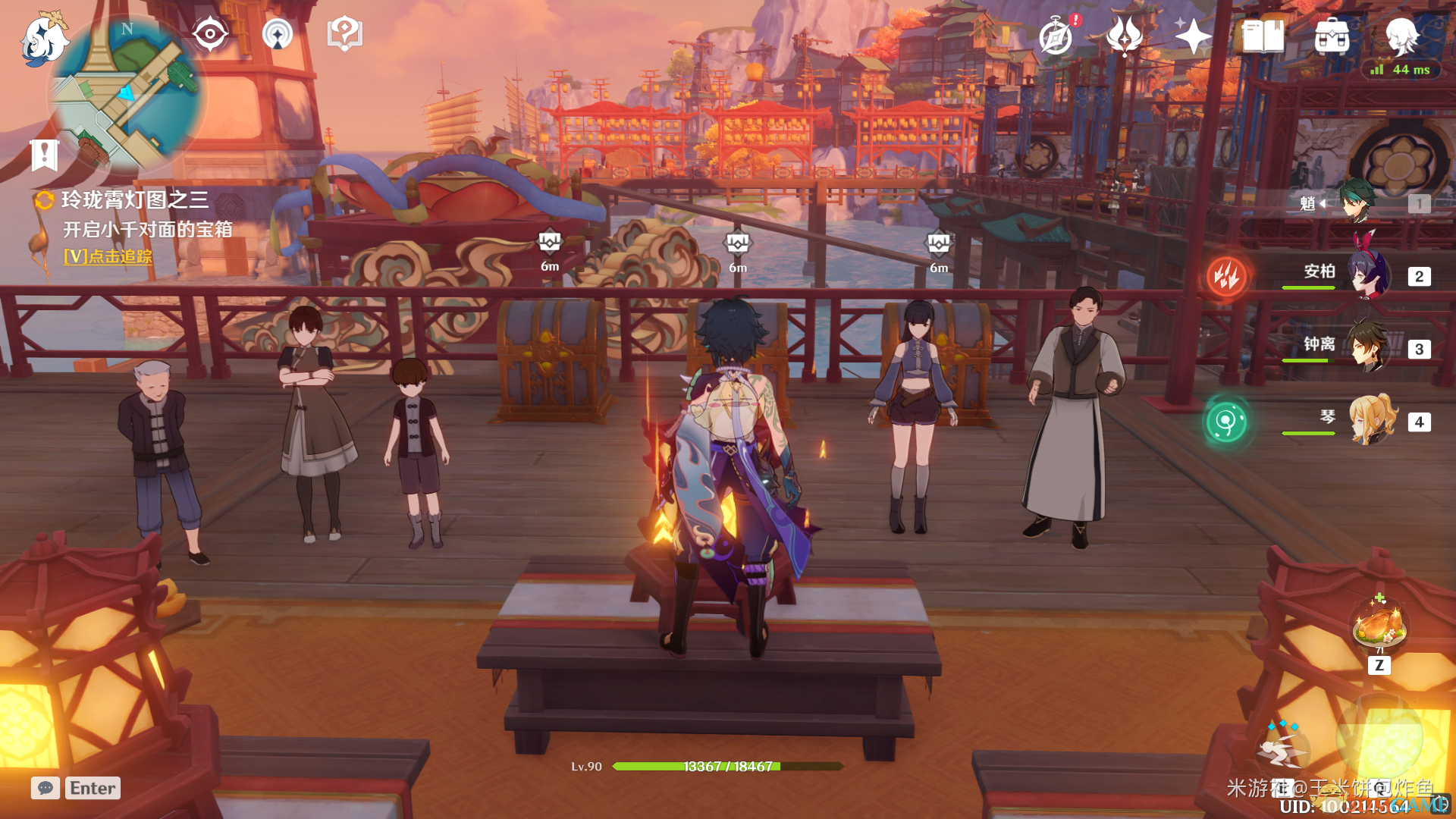Open the Paimon menu icon
The width and height of the screenshot is (1456, 819).
(x=43, y=39)
